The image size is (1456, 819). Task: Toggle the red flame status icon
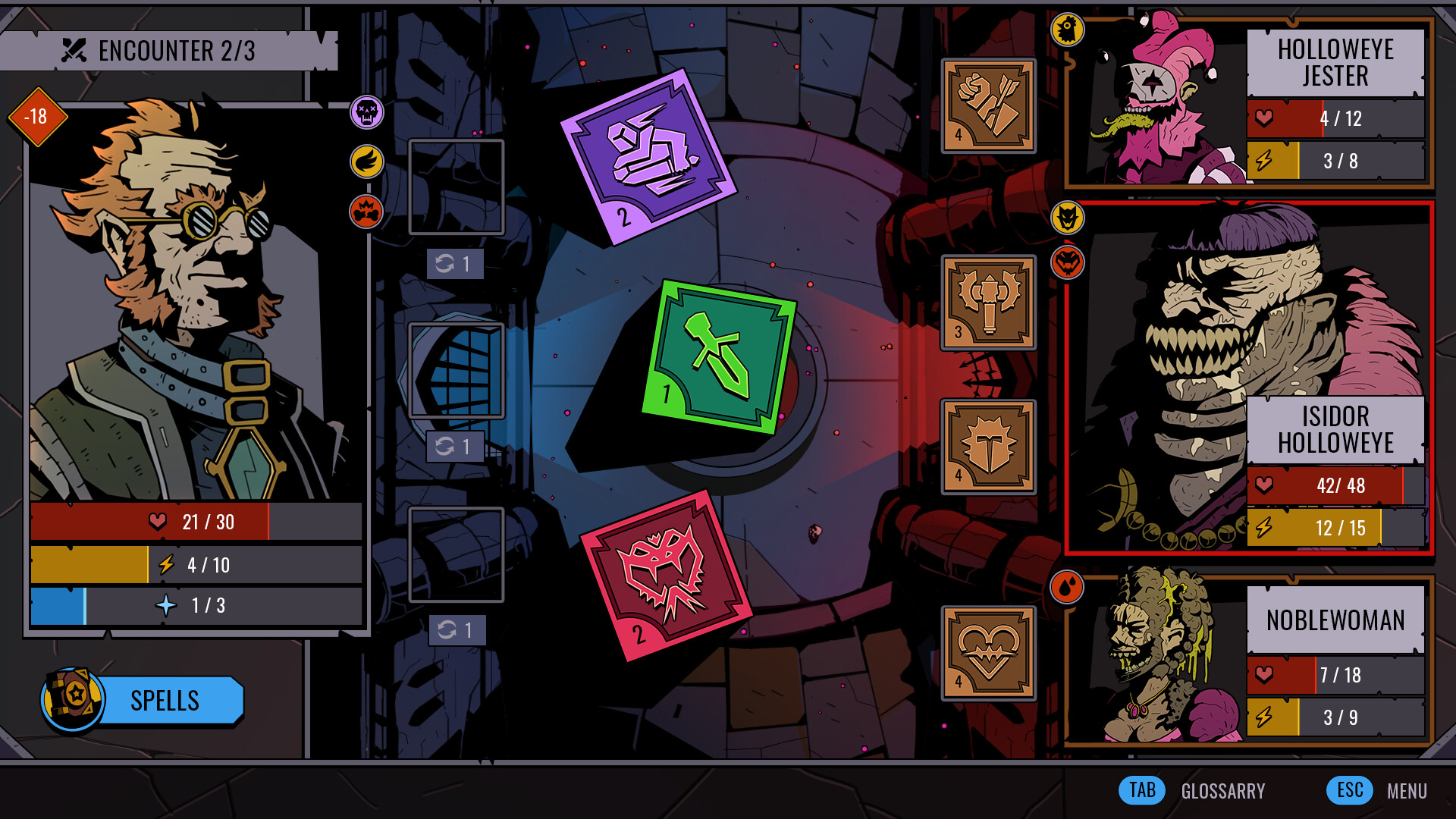(366, 212)
